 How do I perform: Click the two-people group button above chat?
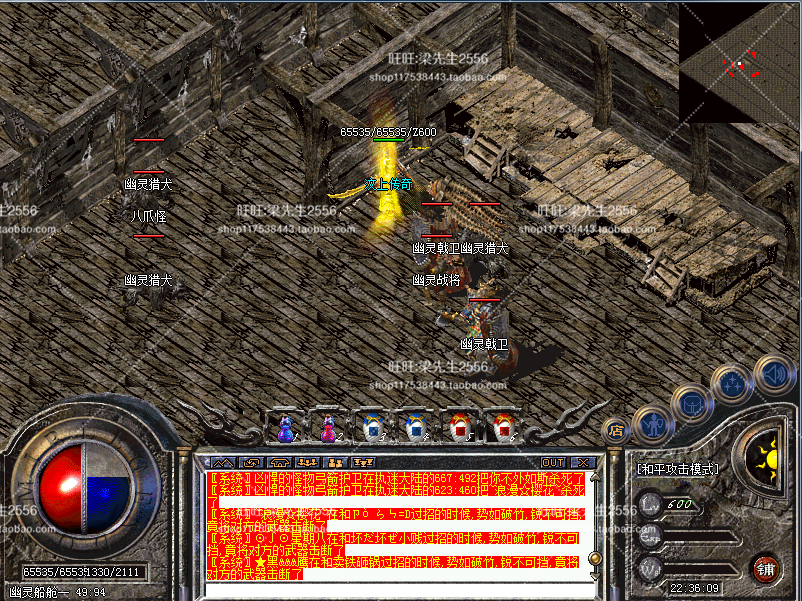click(x=335, y=463)
